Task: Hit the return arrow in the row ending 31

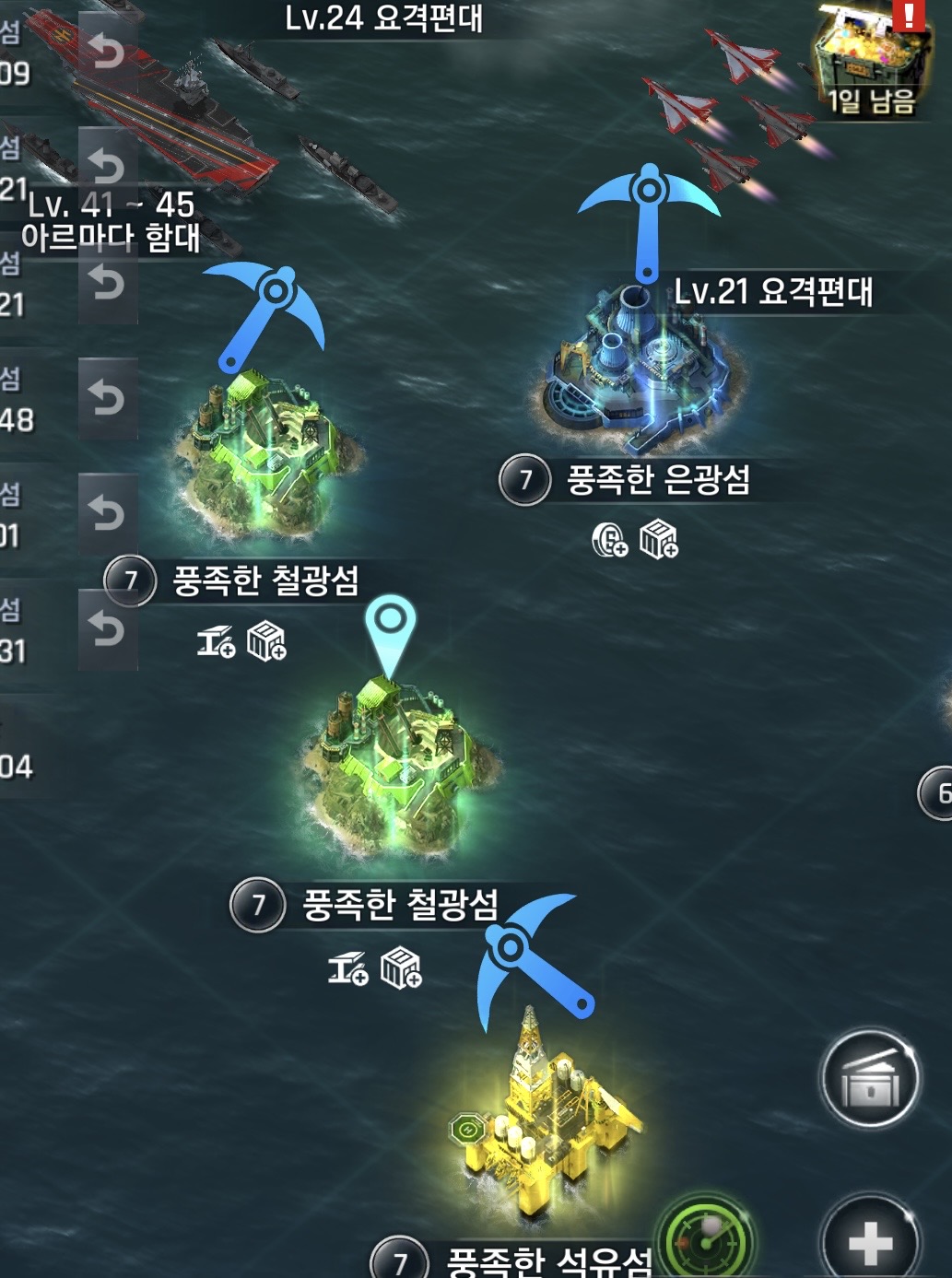Action: tap(107, 630)
